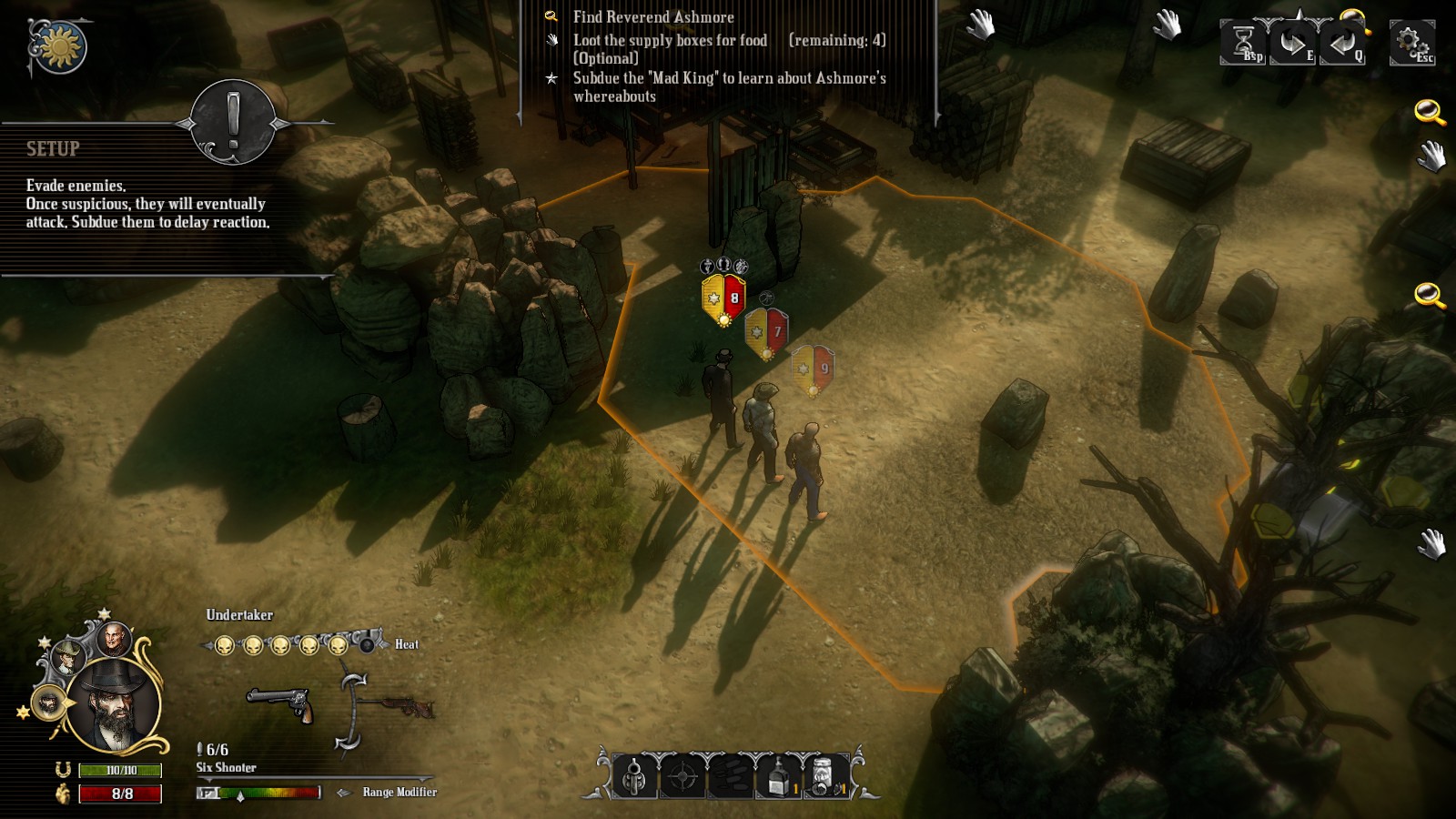Open the settings gear menu

[1410, 43]
